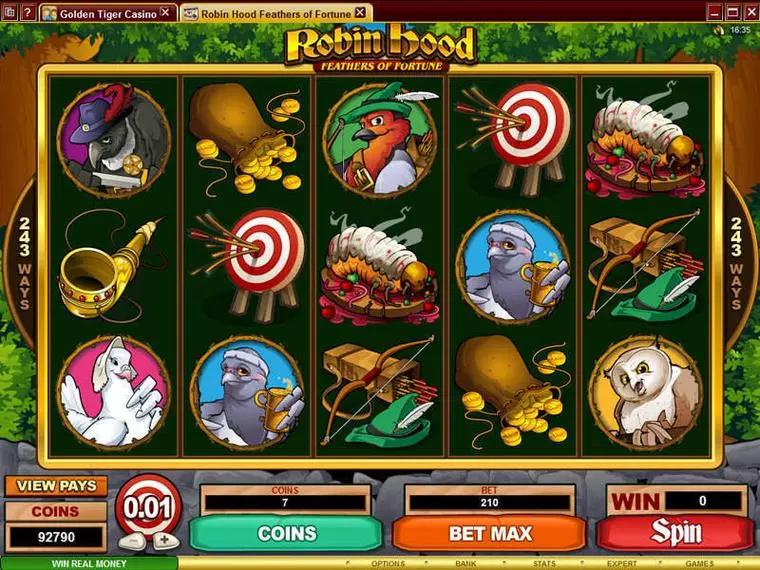
Task: Spin the reels
Action: tap(676, 533)
